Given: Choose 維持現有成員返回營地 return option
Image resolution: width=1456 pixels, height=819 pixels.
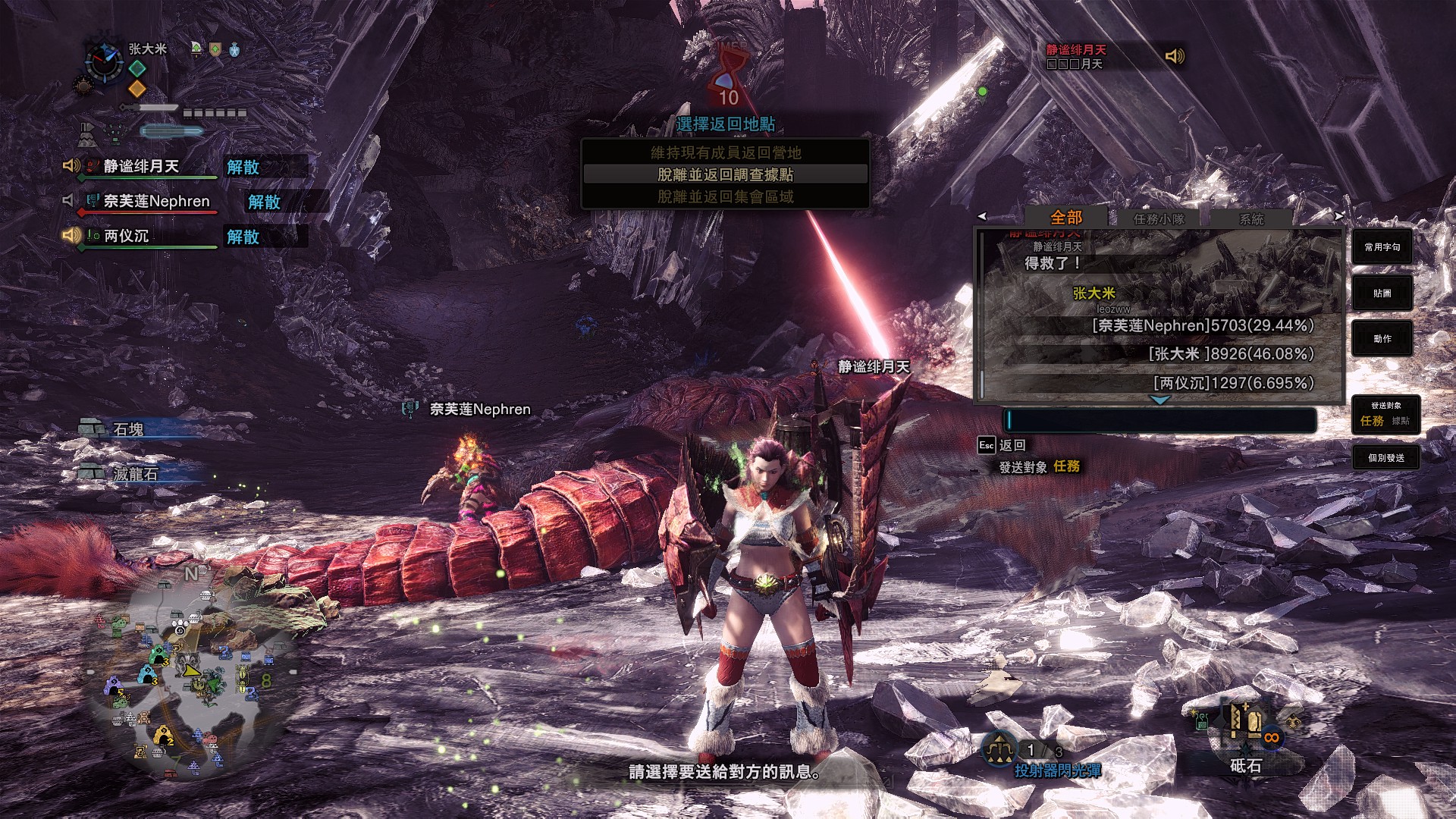Looking at the screenshot, I should [x=725, y=152].
